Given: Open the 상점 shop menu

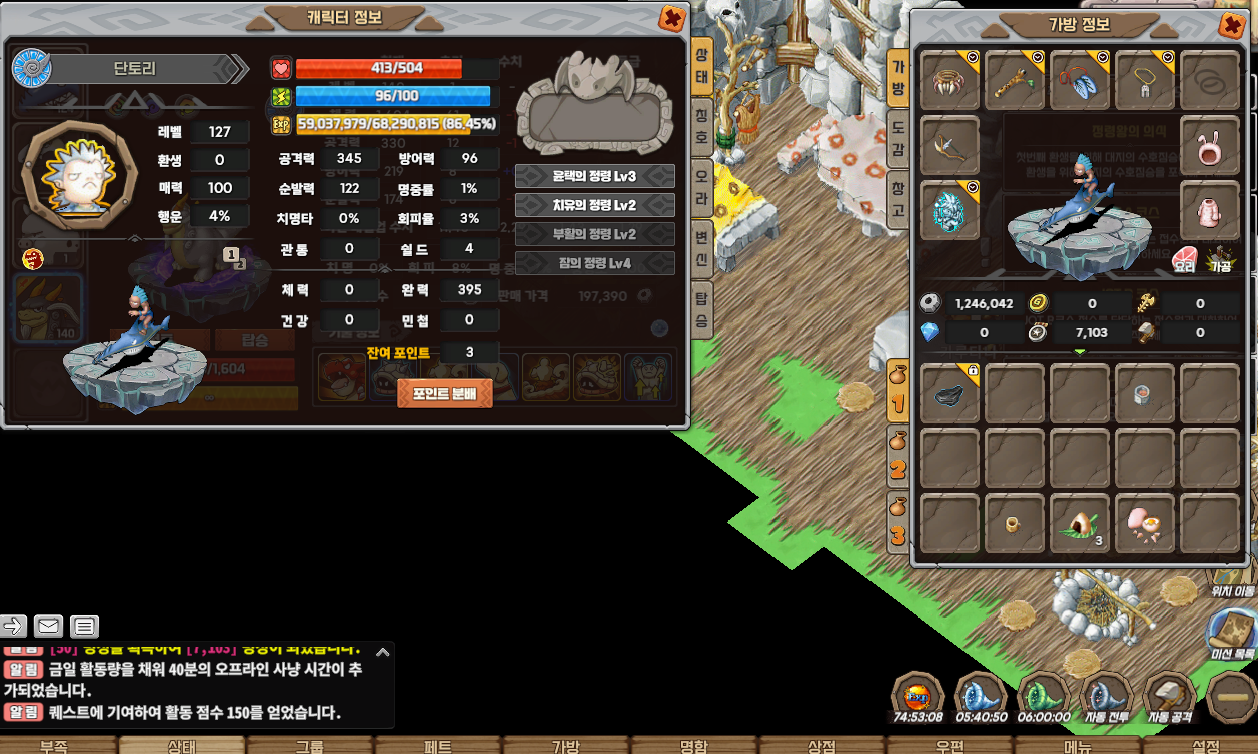Looking at the screenshot, I should (821, 746).
